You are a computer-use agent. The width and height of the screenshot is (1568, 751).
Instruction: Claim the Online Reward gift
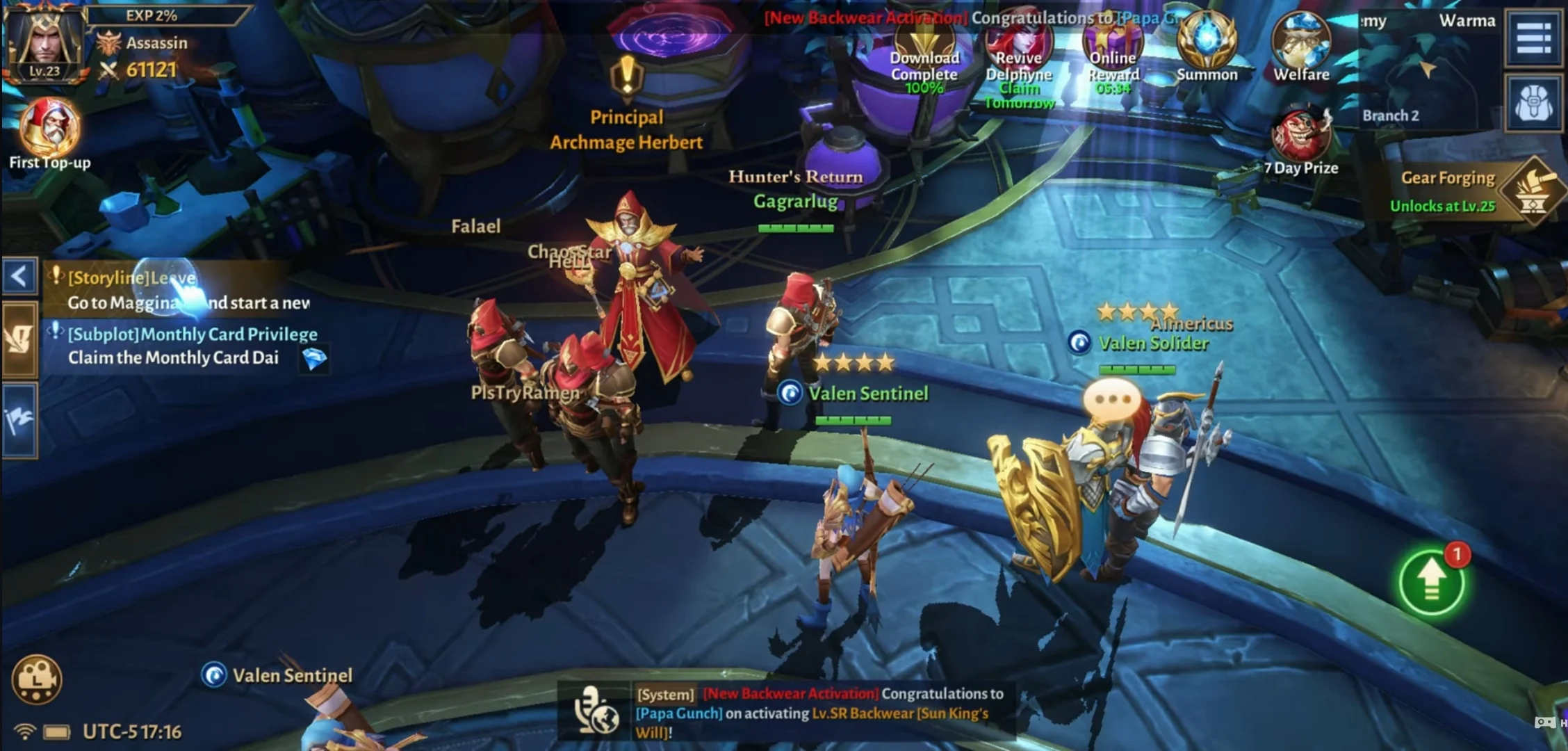1113,50
